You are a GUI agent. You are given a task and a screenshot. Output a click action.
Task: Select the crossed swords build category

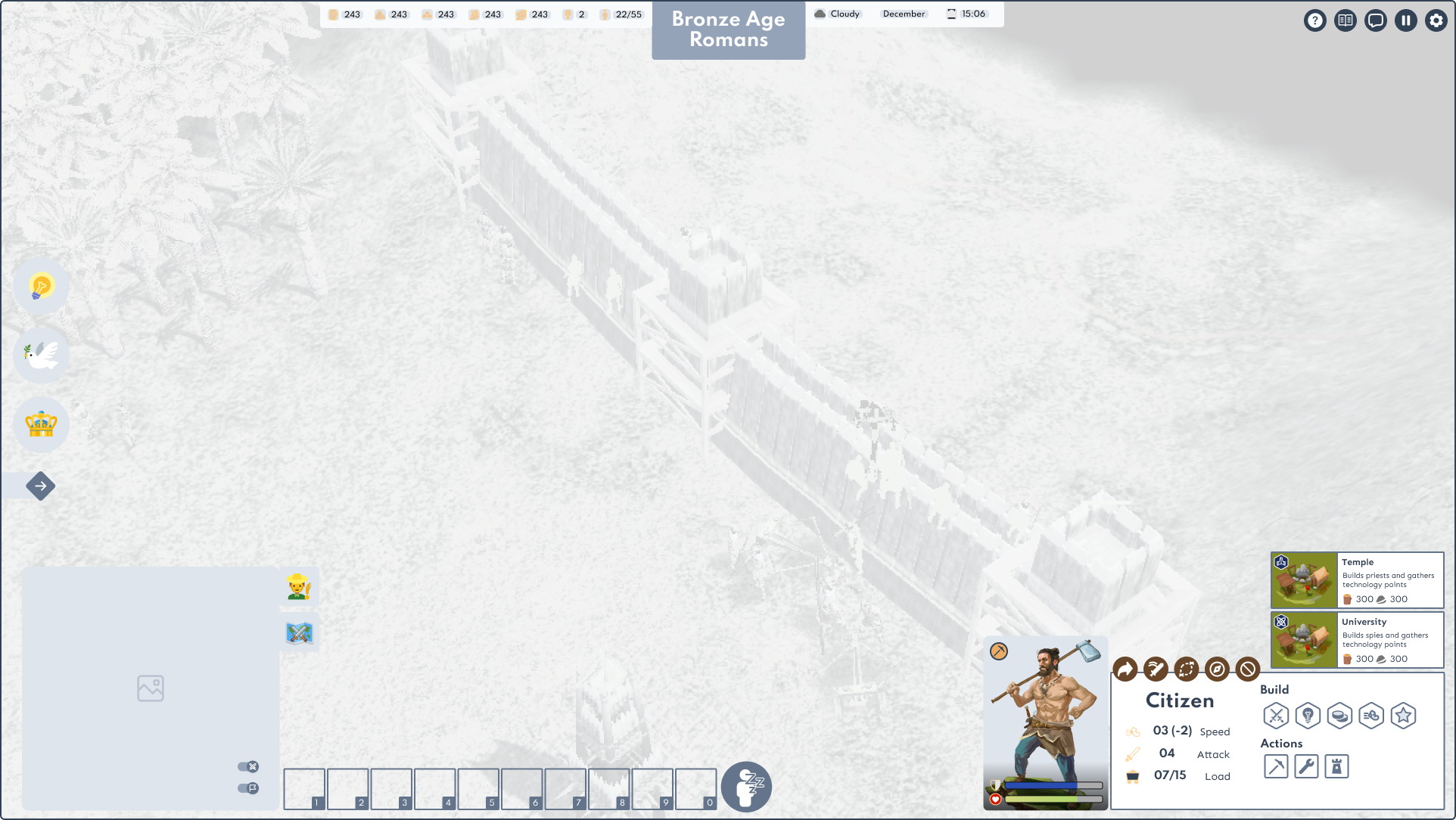tap(1276, 715)
